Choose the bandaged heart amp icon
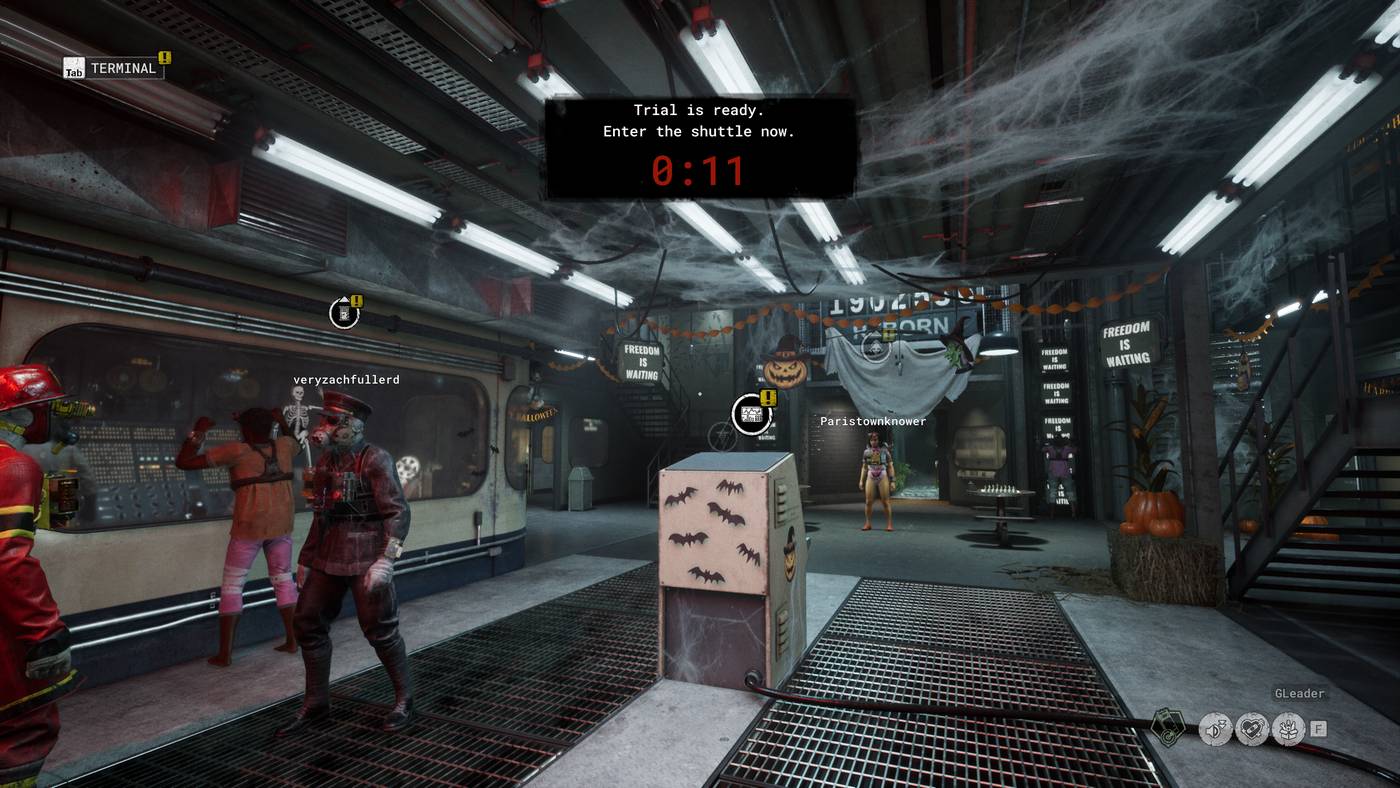This screenshot has height=788, width=1400. pyautogui.click(x=1251, y=729)
